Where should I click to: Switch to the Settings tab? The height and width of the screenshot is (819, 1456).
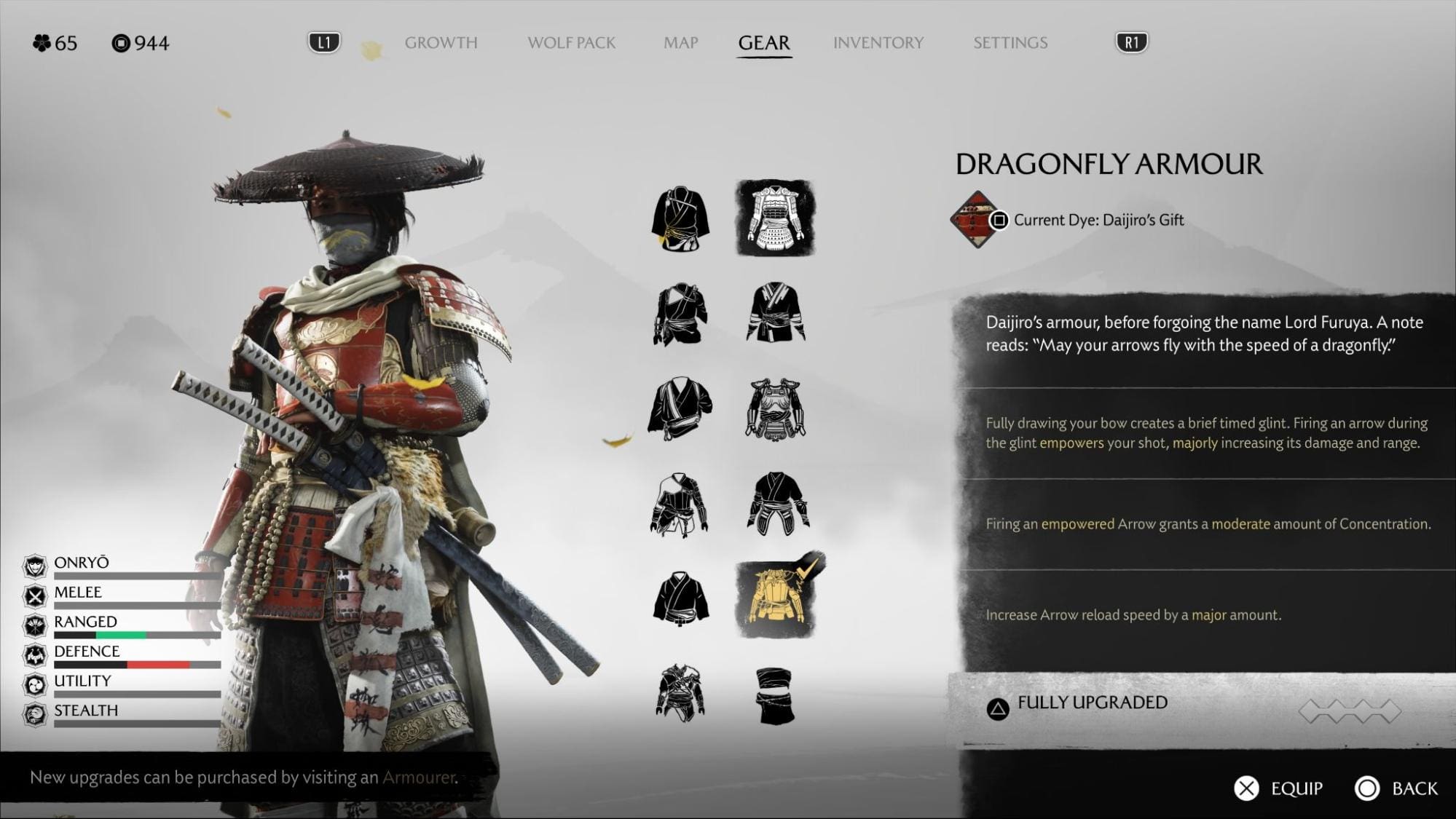coord(1010,43)
